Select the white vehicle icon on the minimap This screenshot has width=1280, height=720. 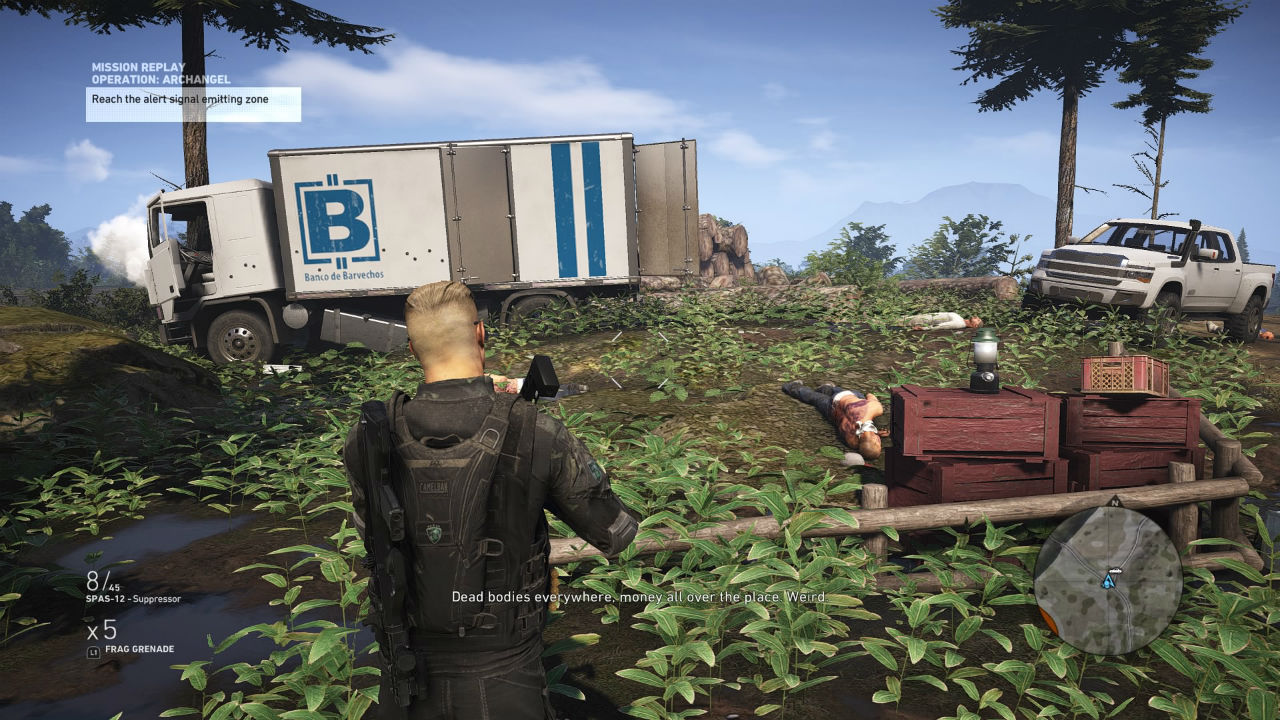[x=1116, y=571]
